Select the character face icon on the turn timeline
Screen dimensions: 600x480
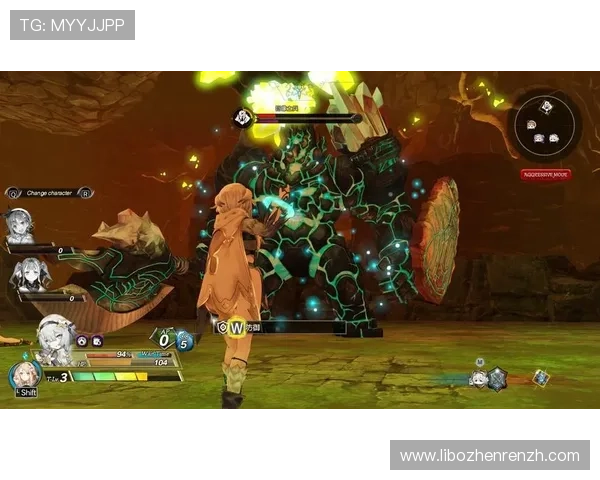tap(478, 379)
